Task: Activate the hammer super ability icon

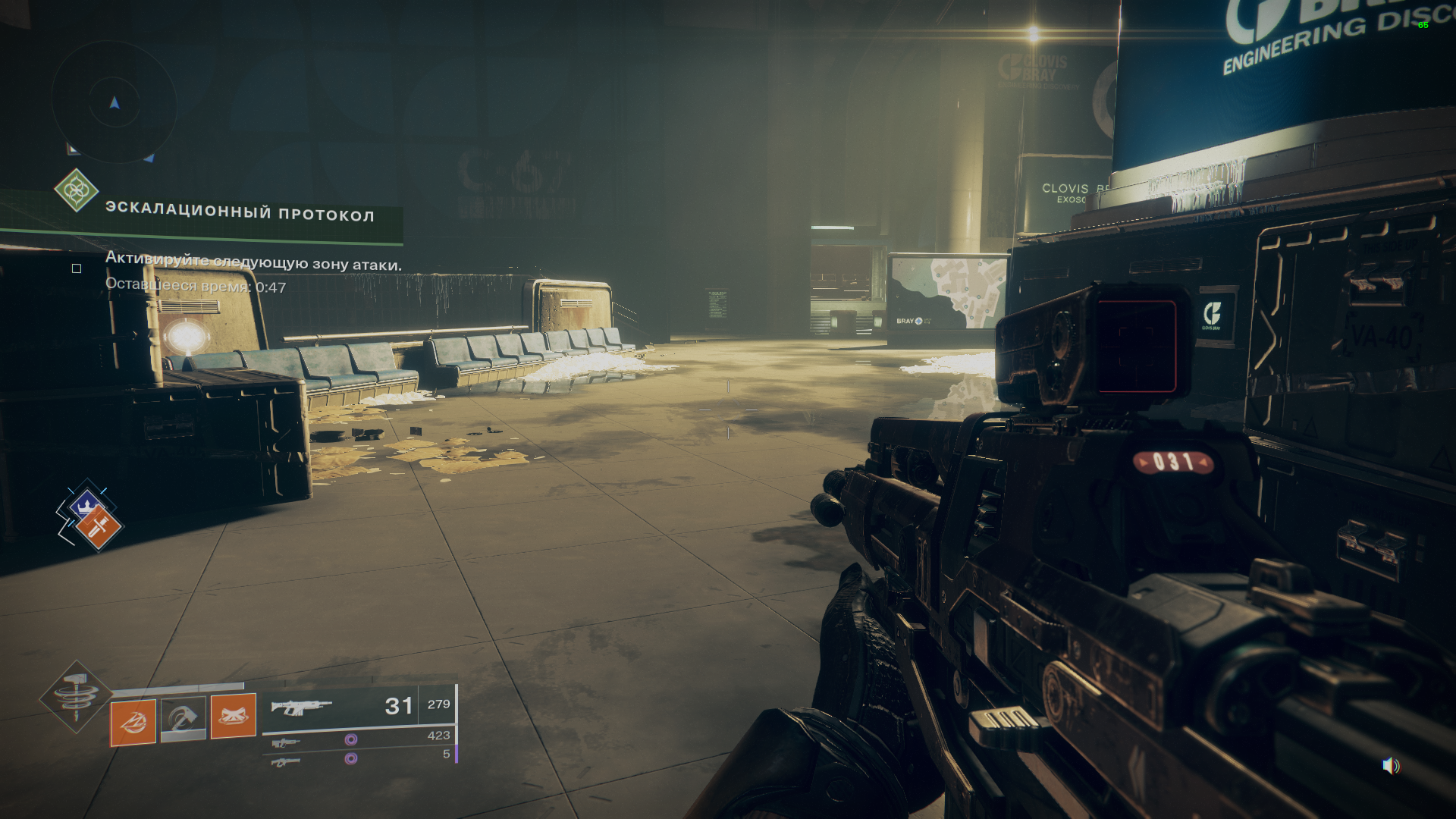Action: (75, 696)
